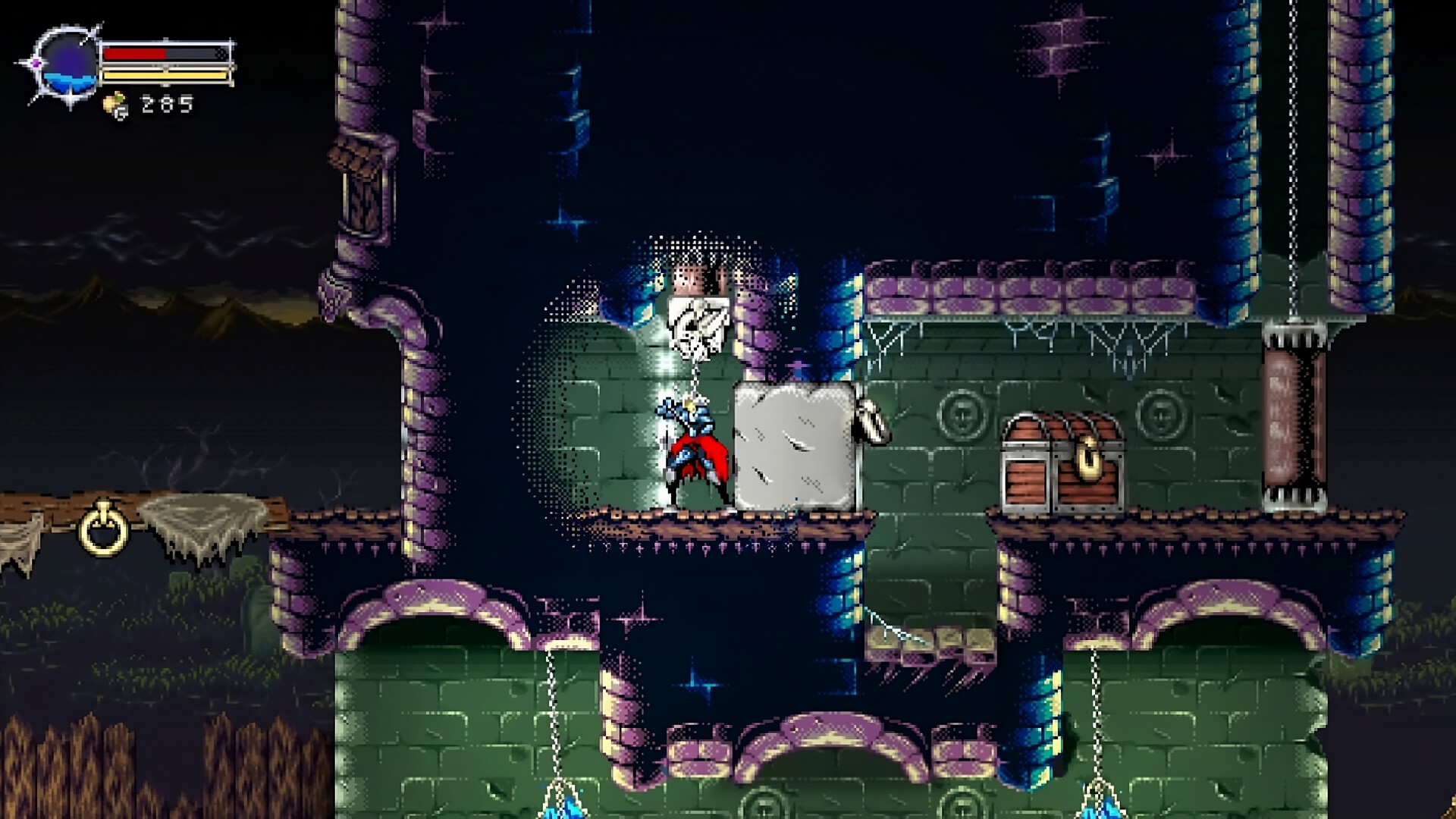This screenshot has height=819, width=1456.
Task: Select the red health bar
Action: (x=136, y=54)
